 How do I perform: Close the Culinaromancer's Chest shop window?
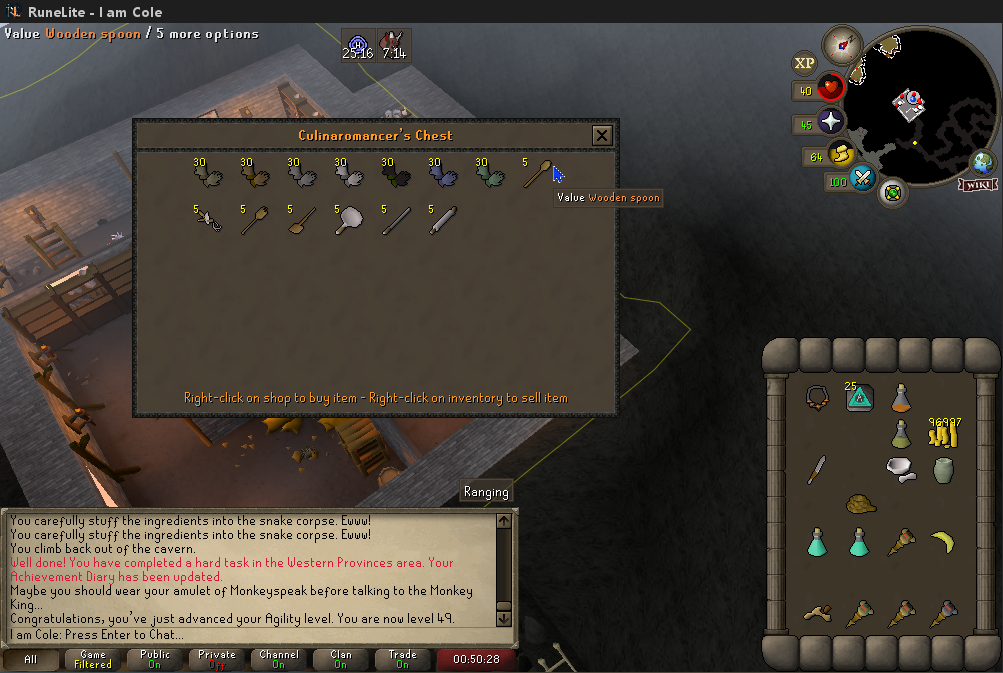[601, 135]
